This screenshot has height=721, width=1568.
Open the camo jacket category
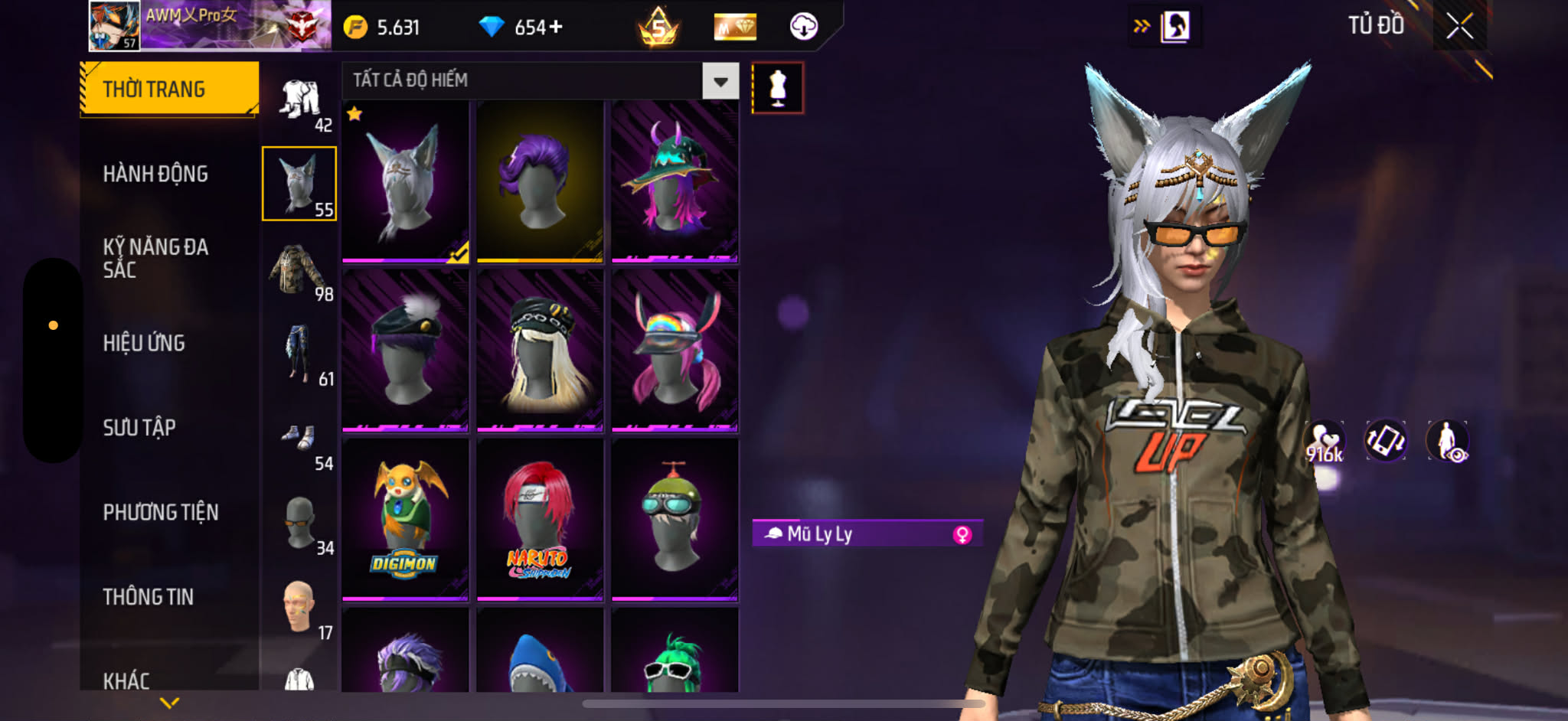(299, 269)
